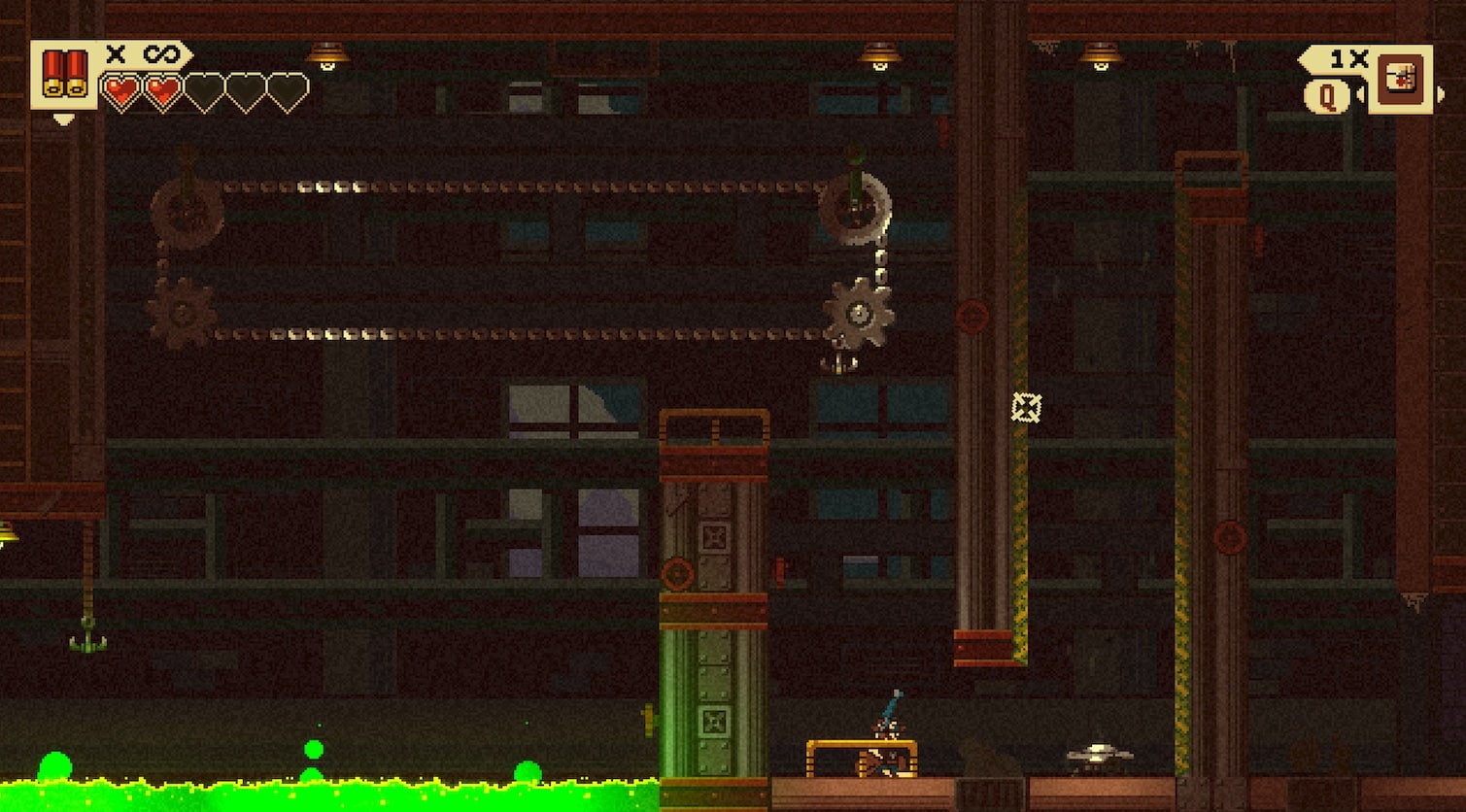Click the infinity ammo symbol
The image size is (1466, 812).
[161, 54]
